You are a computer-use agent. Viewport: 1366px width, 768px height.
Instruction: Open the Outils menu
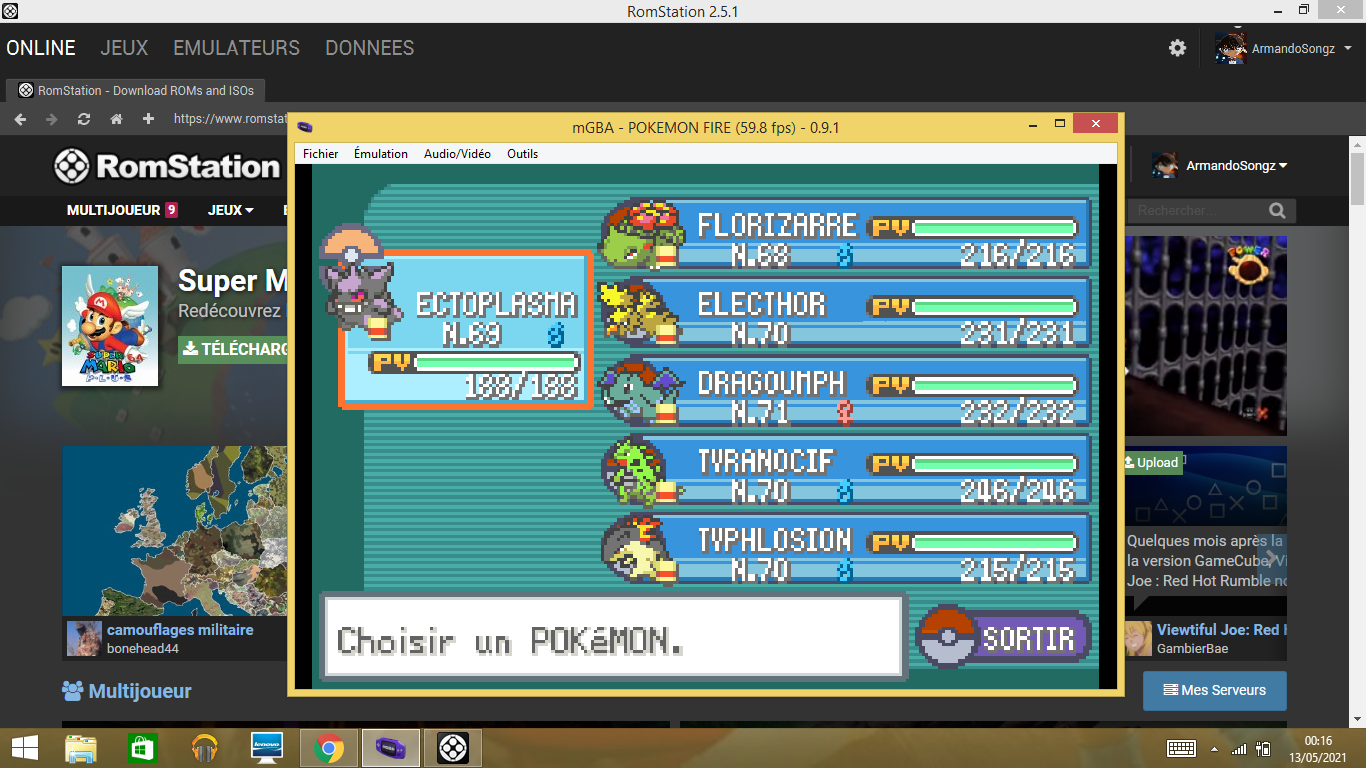pyautogui.click(x=522, y=154)
